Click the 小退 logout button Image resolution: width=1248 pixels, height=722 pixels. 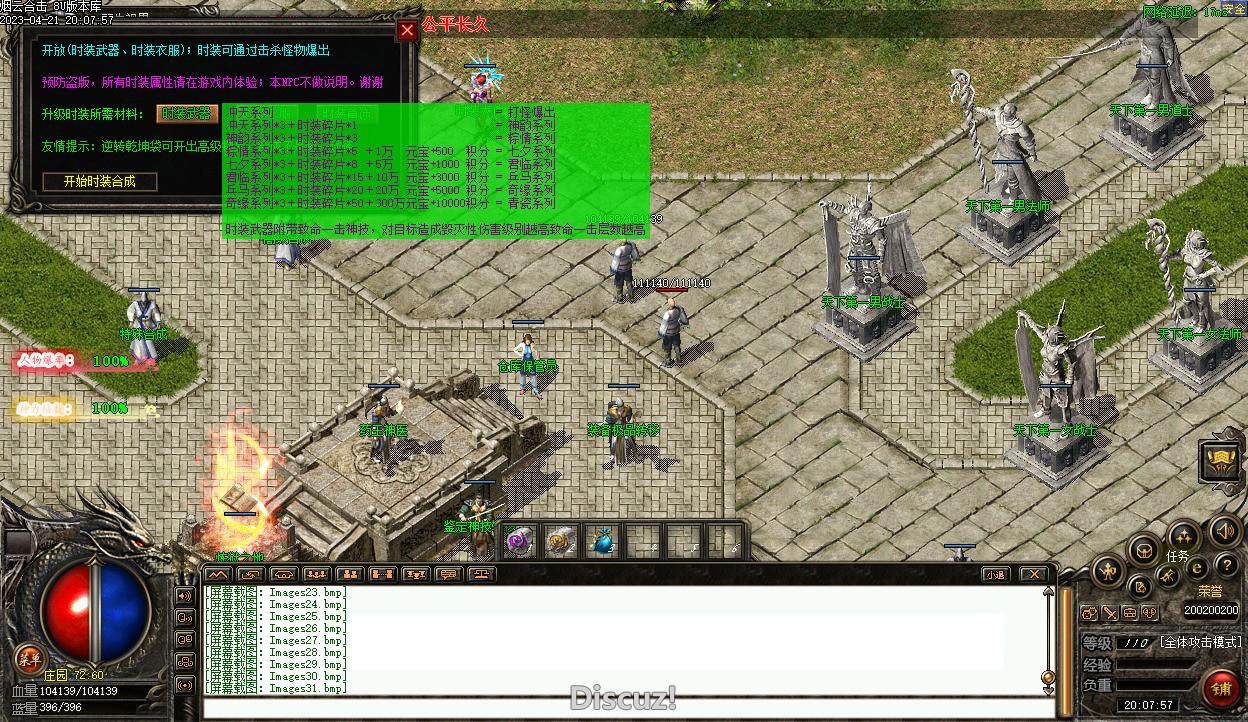994,574
